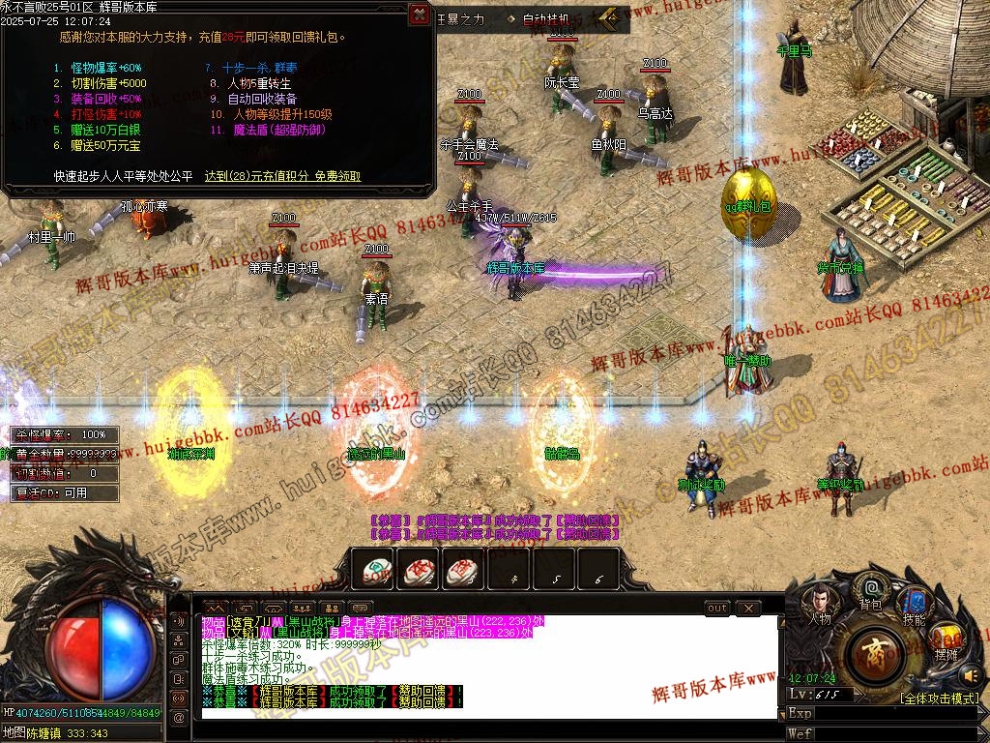The height and width of the screenshot is (743, 990).
Task: Switch the 全体攻击模式 attack mode
Action: [938, 698]
